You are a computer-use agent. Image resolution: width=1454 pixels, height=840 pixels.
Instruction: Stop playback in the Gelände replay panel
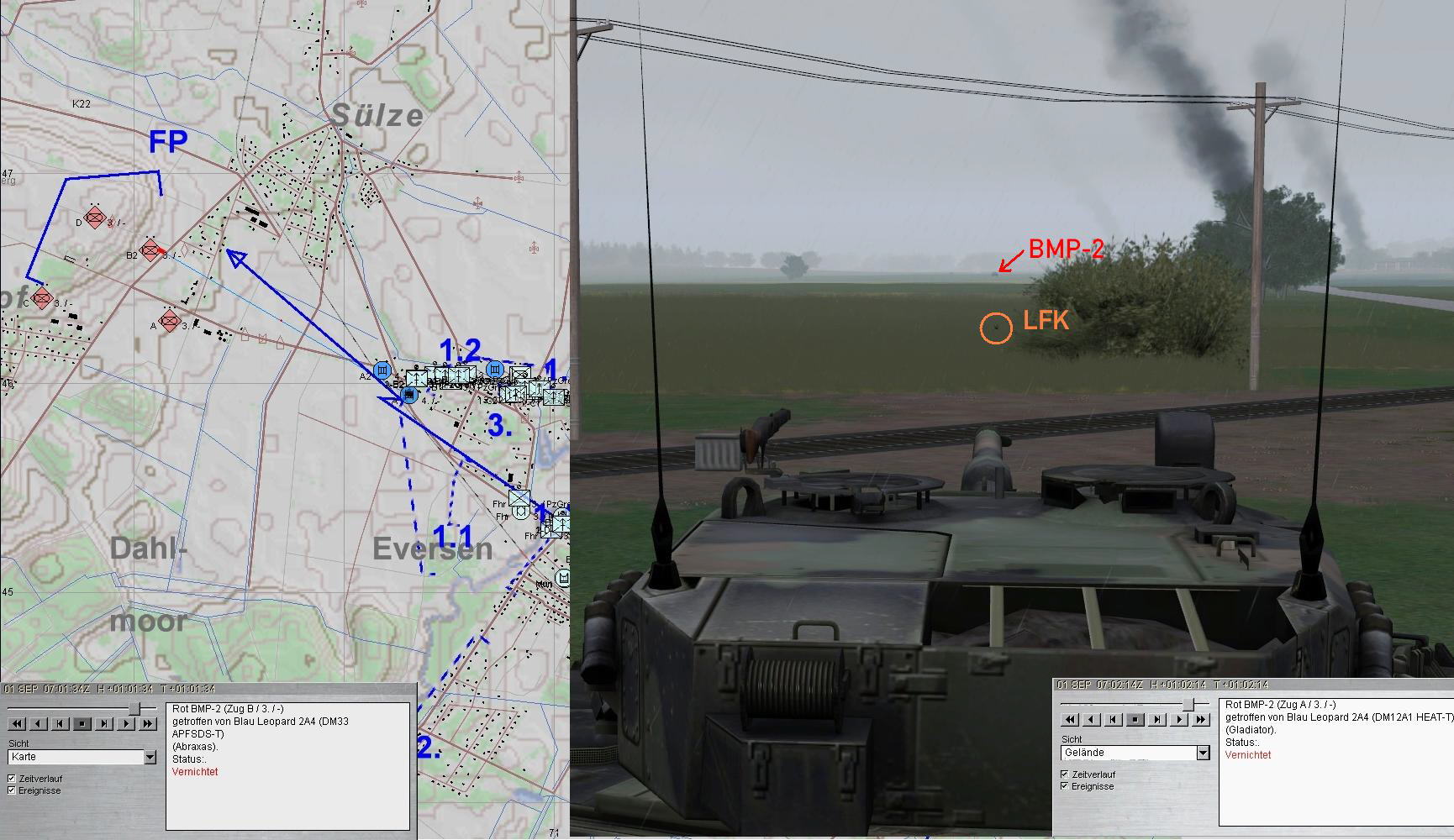tap(1135, 719)
